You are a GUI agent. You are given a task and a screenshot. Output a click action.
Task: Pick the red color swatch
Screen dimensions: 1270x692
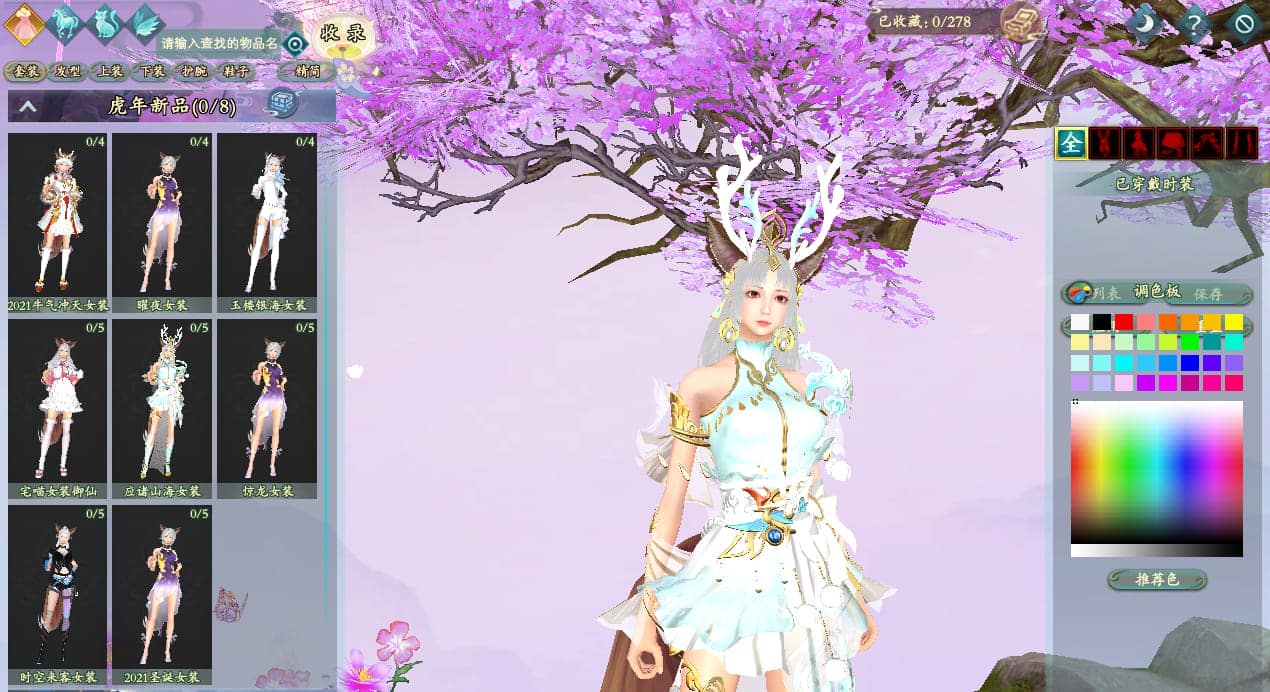1124,322
